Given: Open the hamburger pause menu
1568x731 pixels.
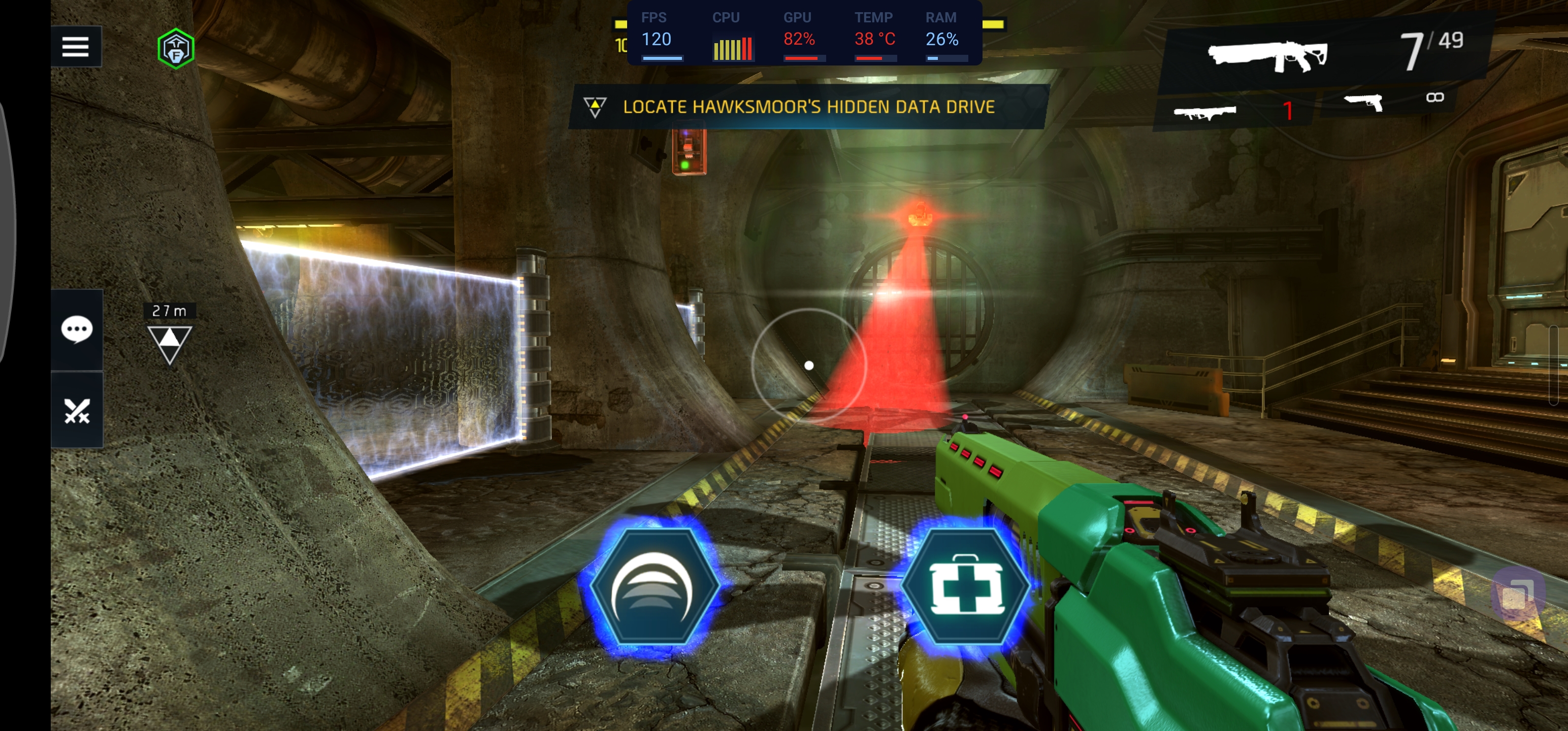Looking at the screenshot, I should coord(76,46).
